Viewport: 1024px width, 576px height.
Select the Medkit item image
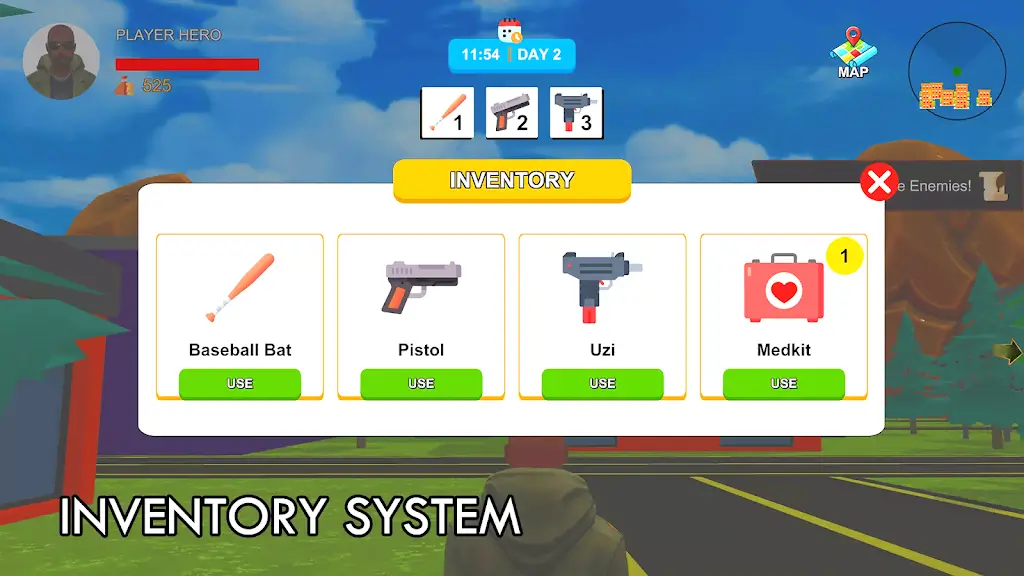pyautogui.click(x=783, y=290)
